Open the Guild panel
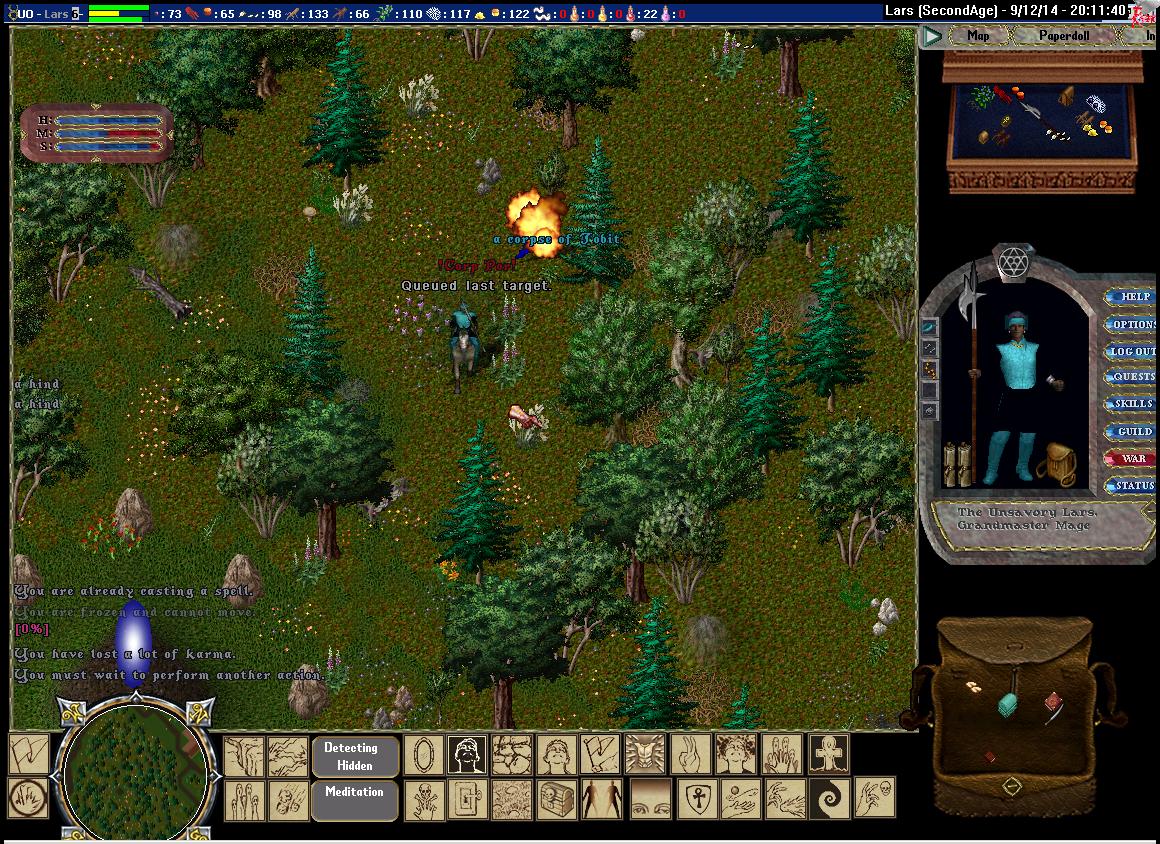The width and height of the screenshot is (1160, 844). [x=1134, y=432]
